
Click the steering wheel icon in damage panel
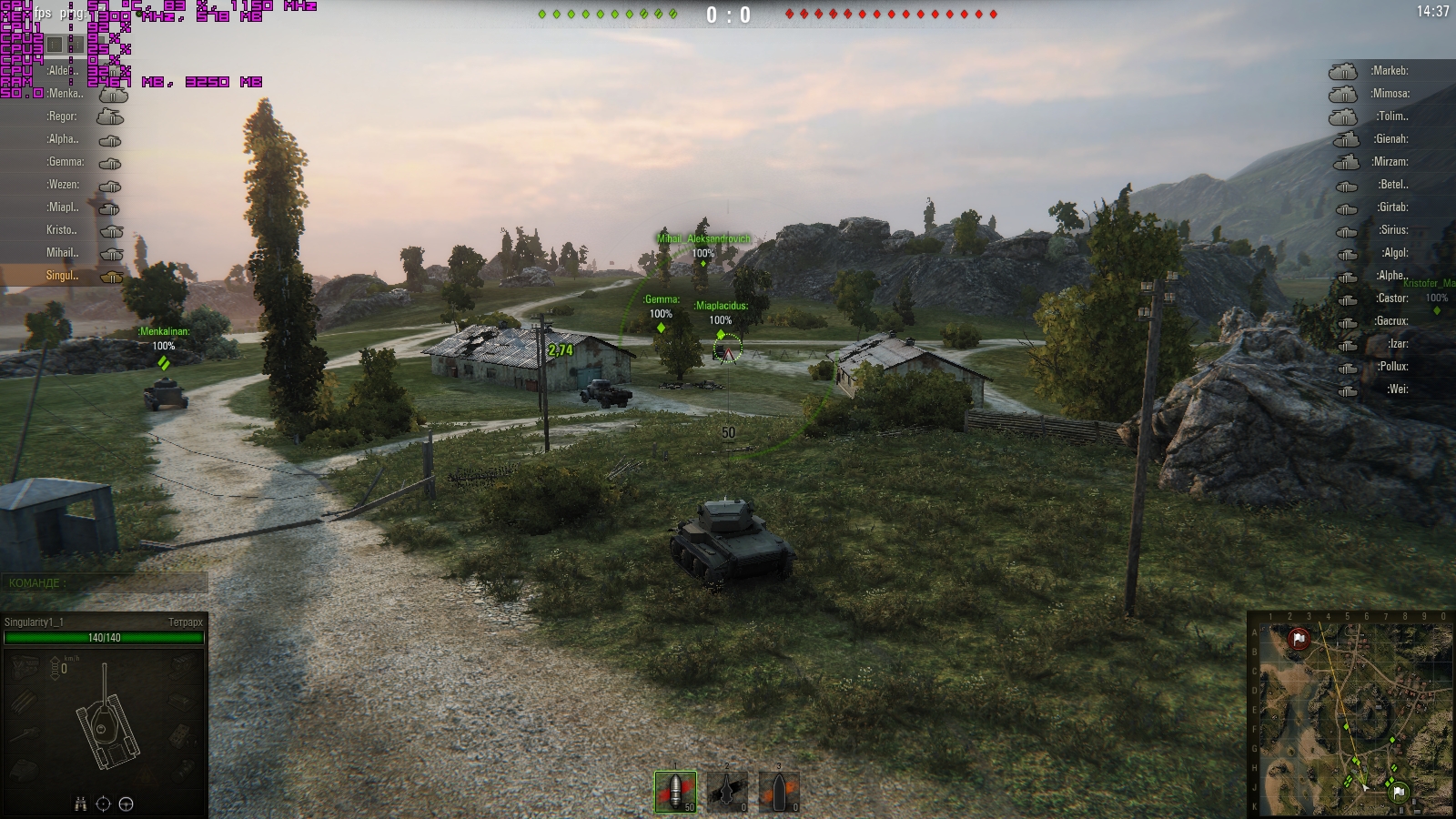126,804
